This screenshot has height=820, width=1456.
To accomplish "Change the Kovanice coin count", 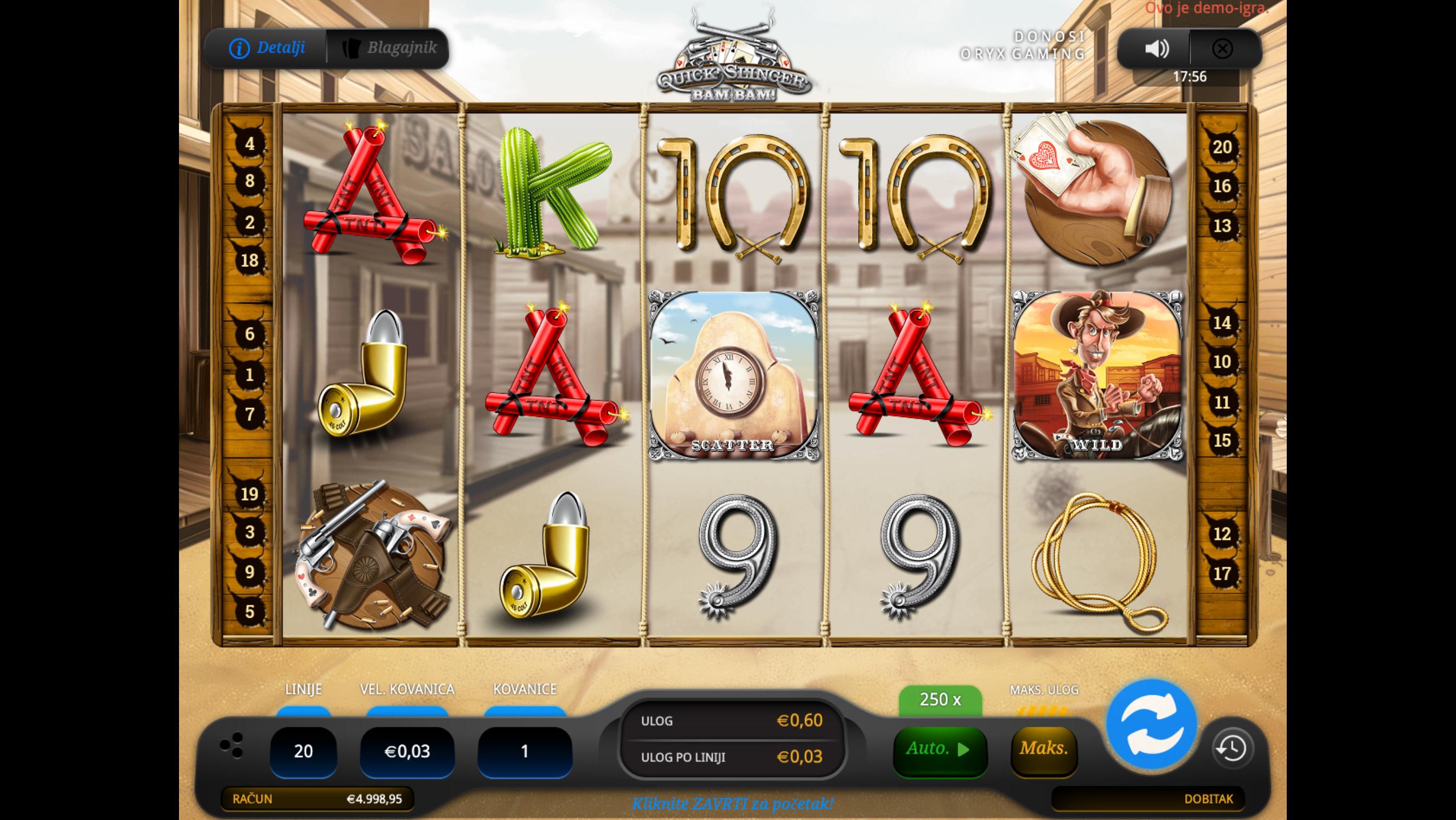I will (x=525, y=751).
